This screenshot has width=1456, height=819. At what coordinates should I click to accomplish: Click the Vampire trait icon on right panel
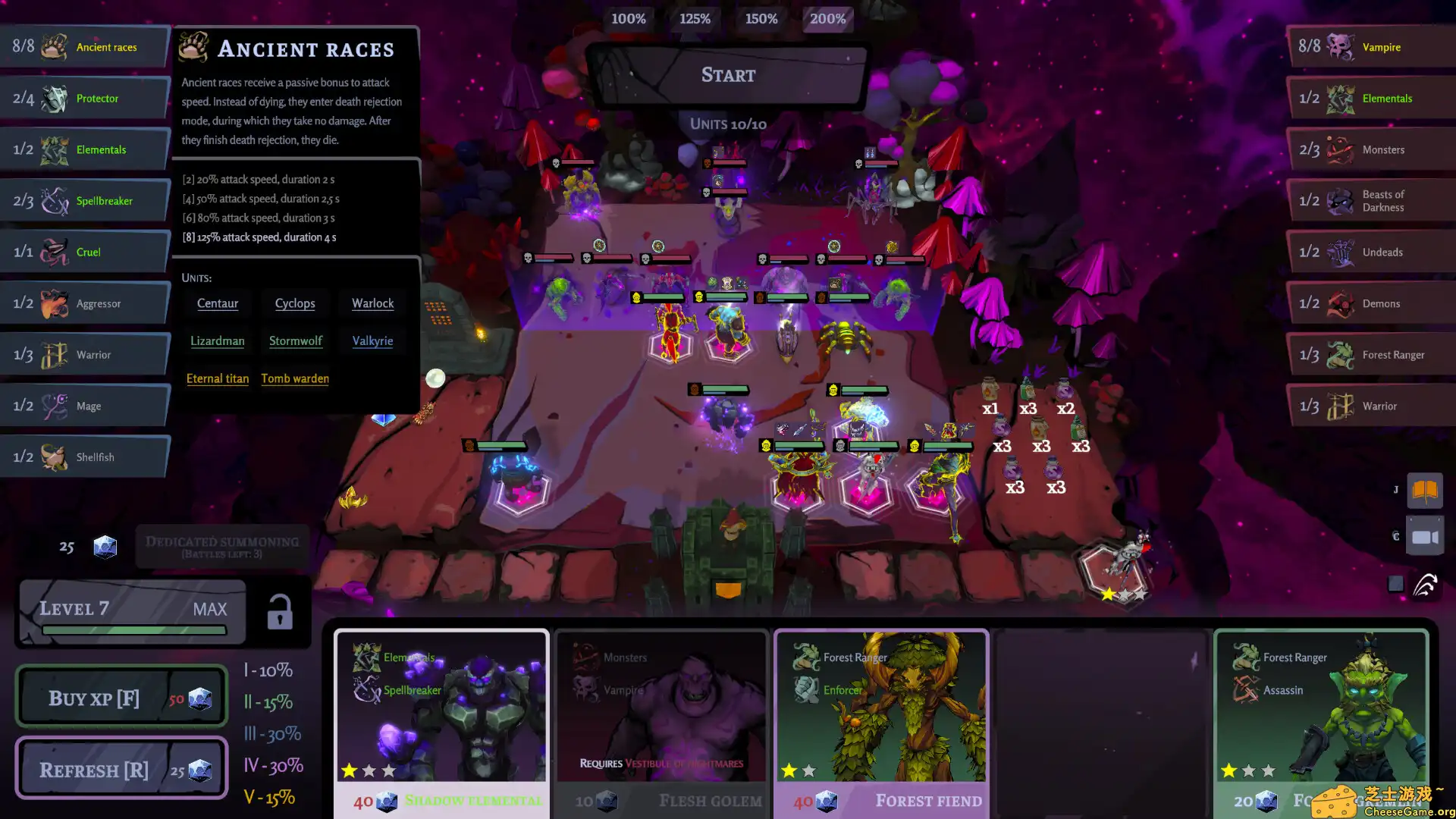(1341, 46)
